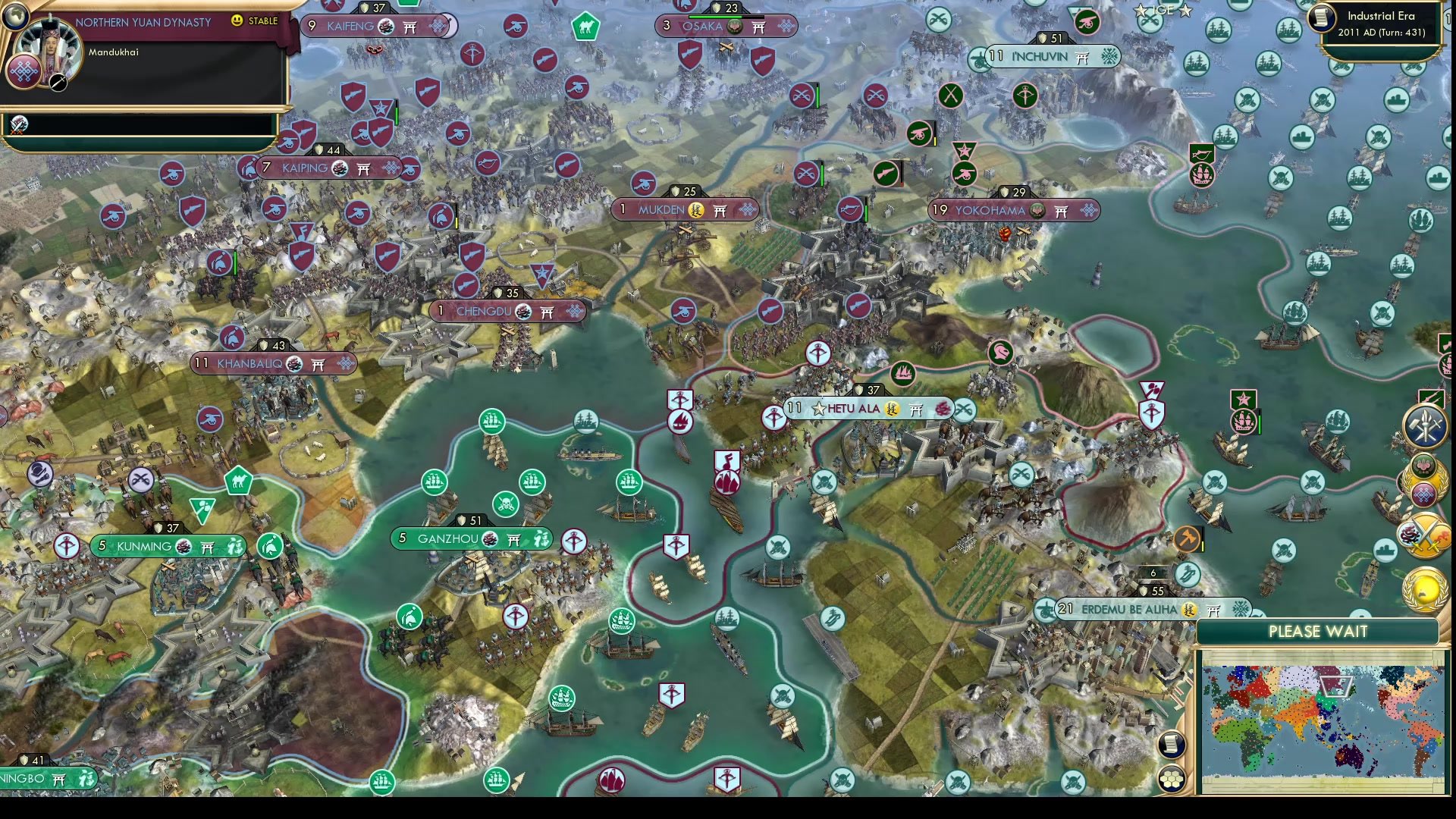
Task: Open Social Policies via the scroll icon
Action: (x=1171, y=744)
